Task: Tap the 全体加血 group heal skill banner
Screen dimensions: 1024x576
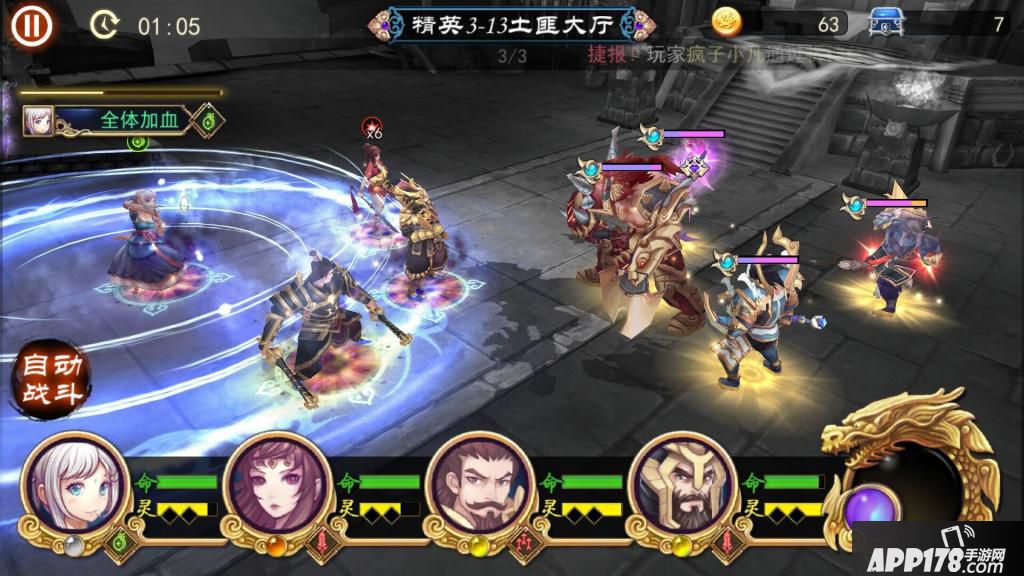Action: (x=120, y=121)
